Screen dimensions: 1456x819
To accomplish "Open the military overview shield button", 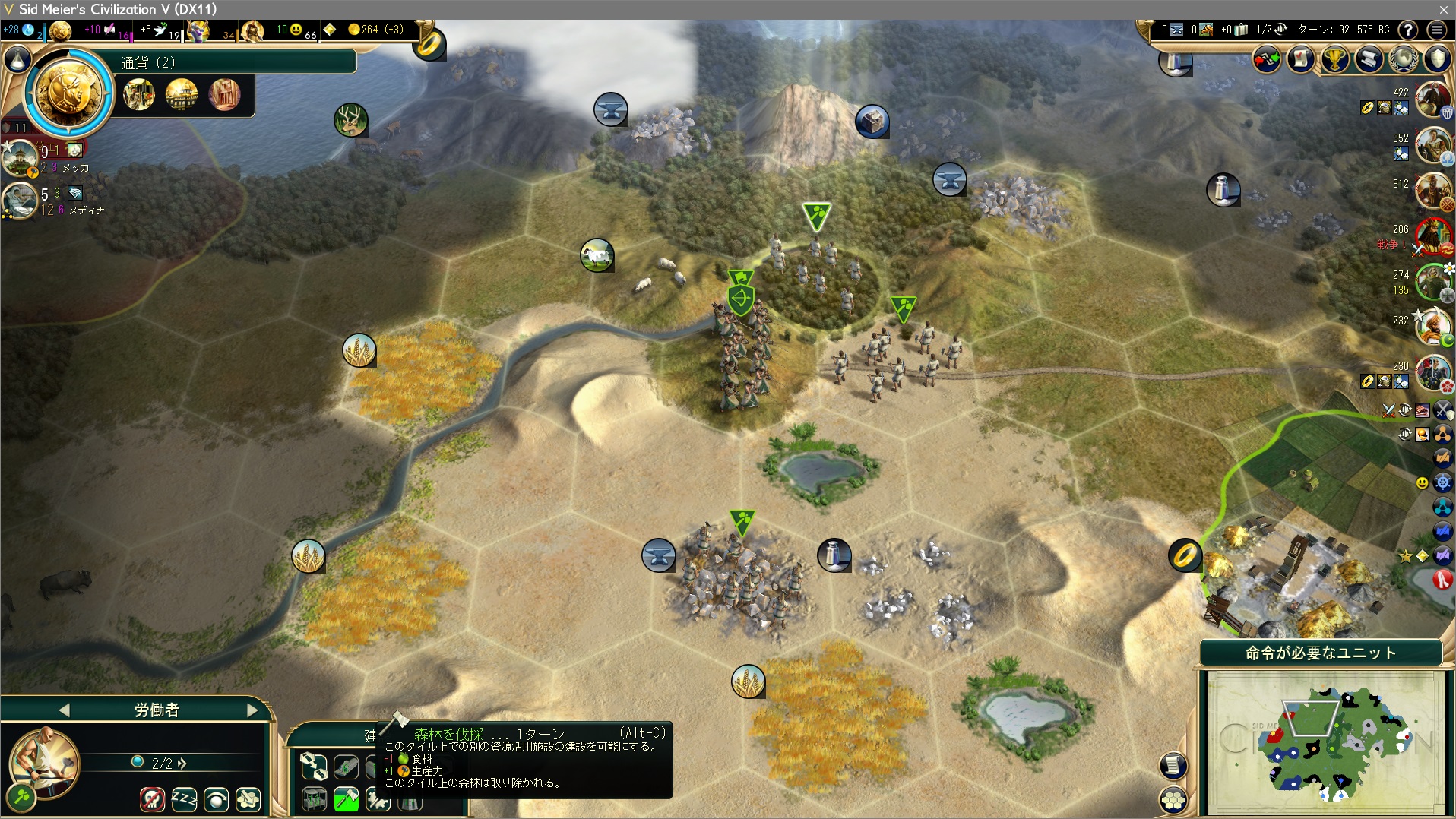I will click(1437, 59).
